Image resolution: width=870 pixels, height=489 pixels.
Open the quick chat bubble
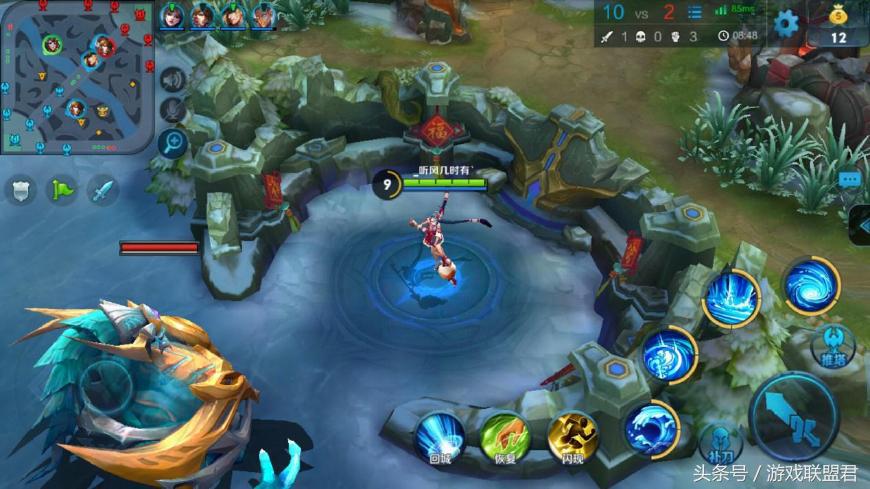click(x=851, y=180)
